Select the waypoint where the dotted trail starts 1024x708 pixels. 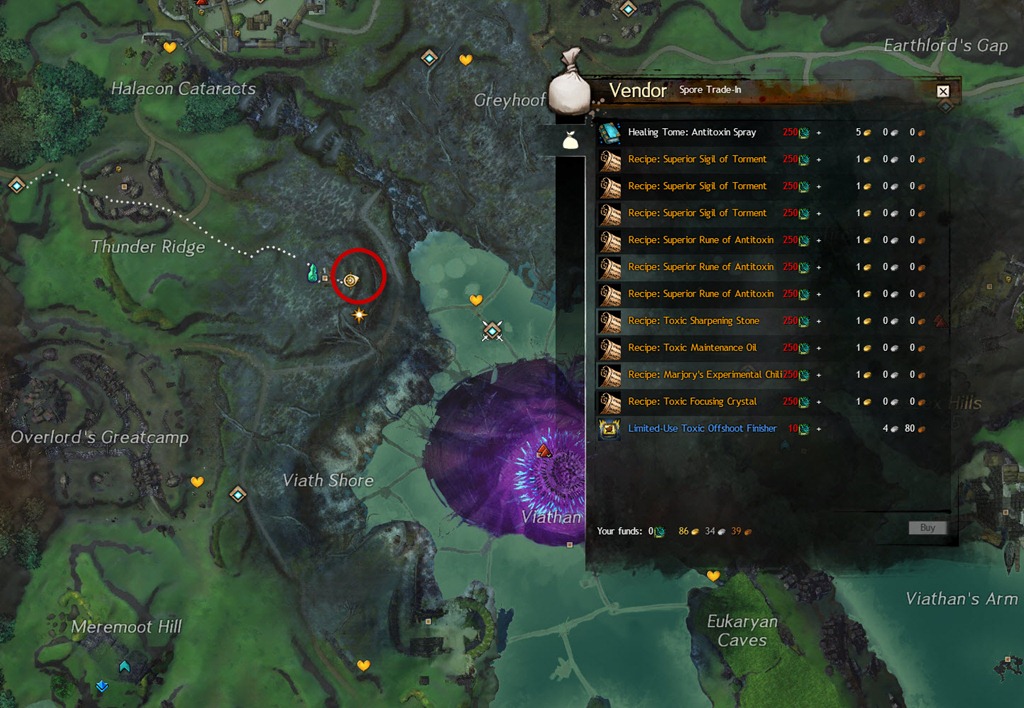(x=16, y=185)
